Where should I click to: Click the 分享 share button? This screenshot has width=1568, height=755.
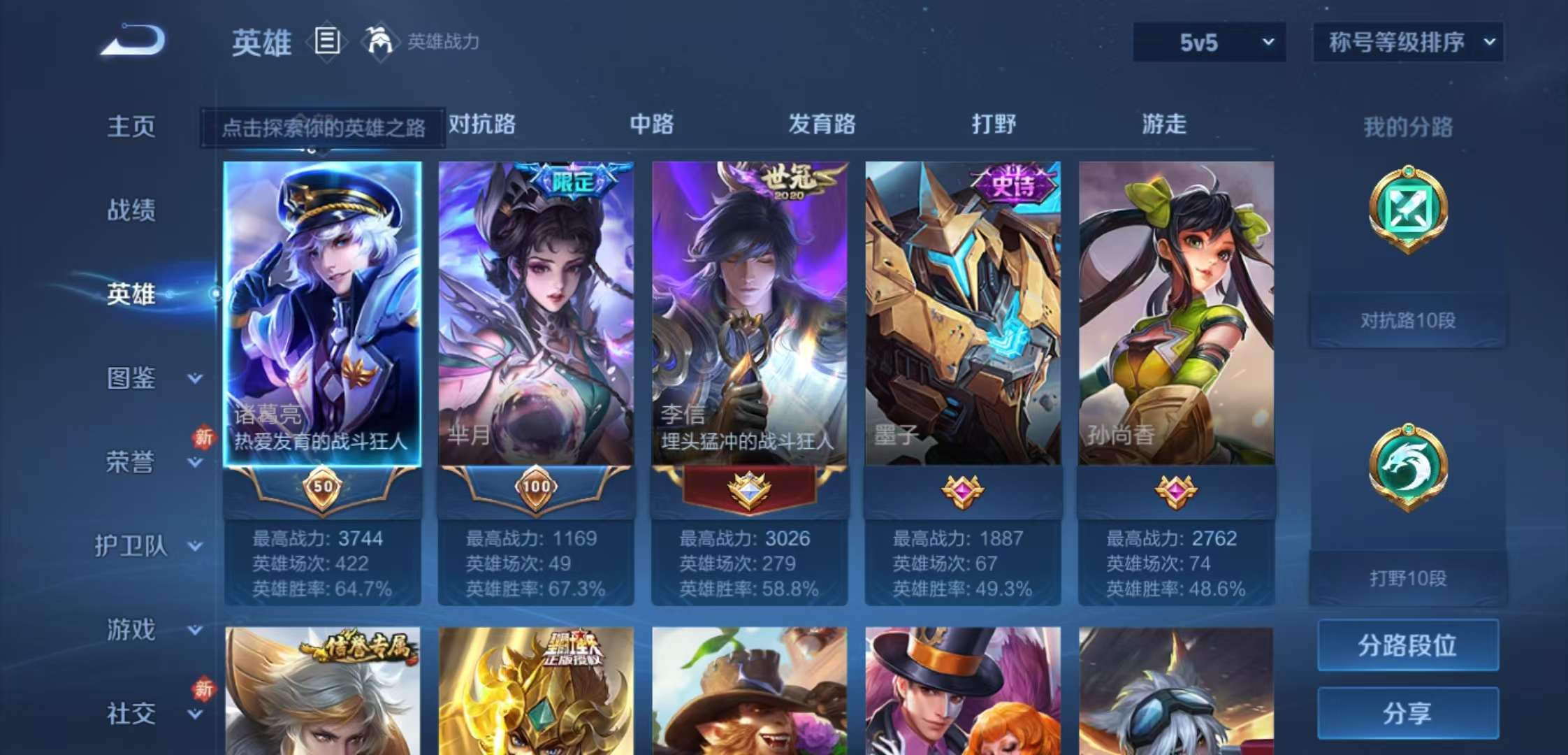pos(1407,713)
